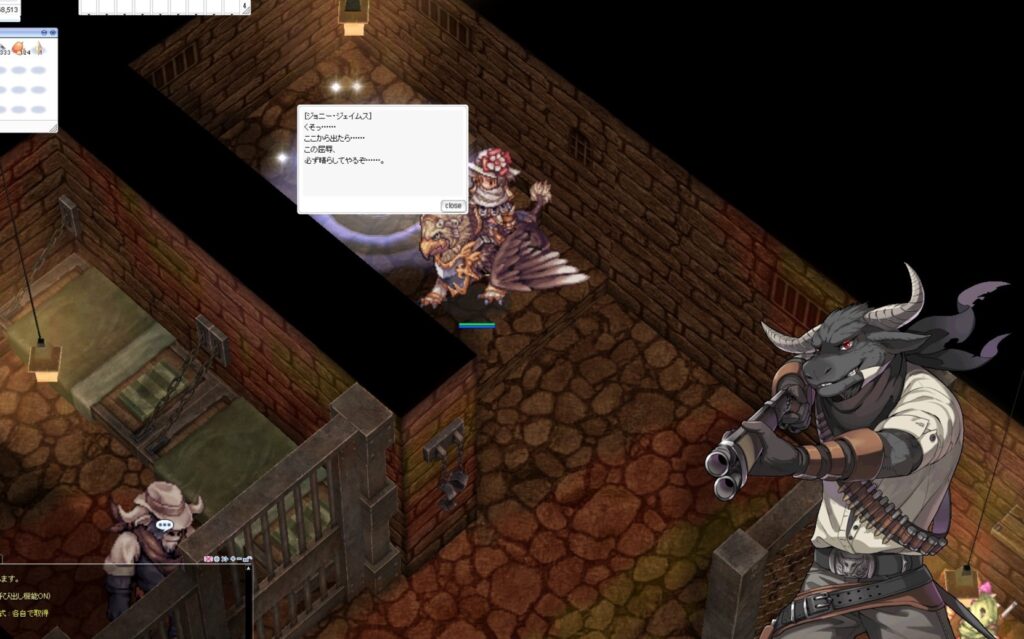Minimize the small item window
The height and width of the screenshot is (639, 1024).
coord(43,32)
